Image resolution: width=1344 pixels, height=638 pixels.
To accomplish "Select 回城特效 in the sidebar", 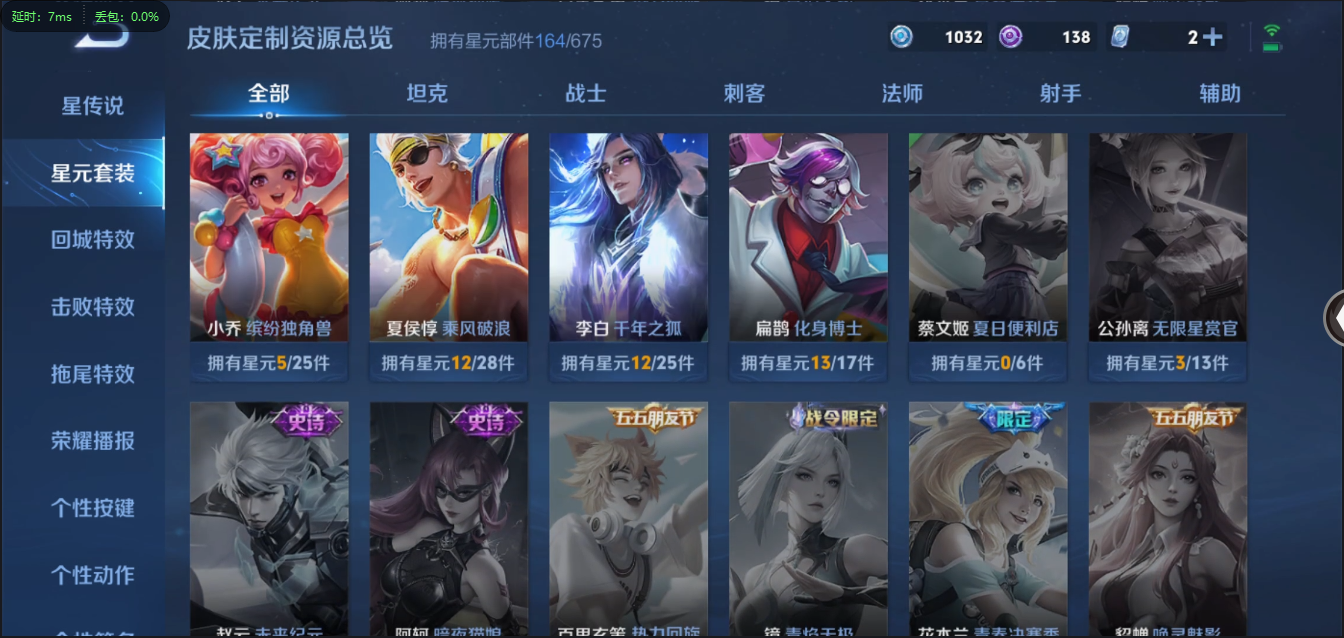I will pos(92,240).
